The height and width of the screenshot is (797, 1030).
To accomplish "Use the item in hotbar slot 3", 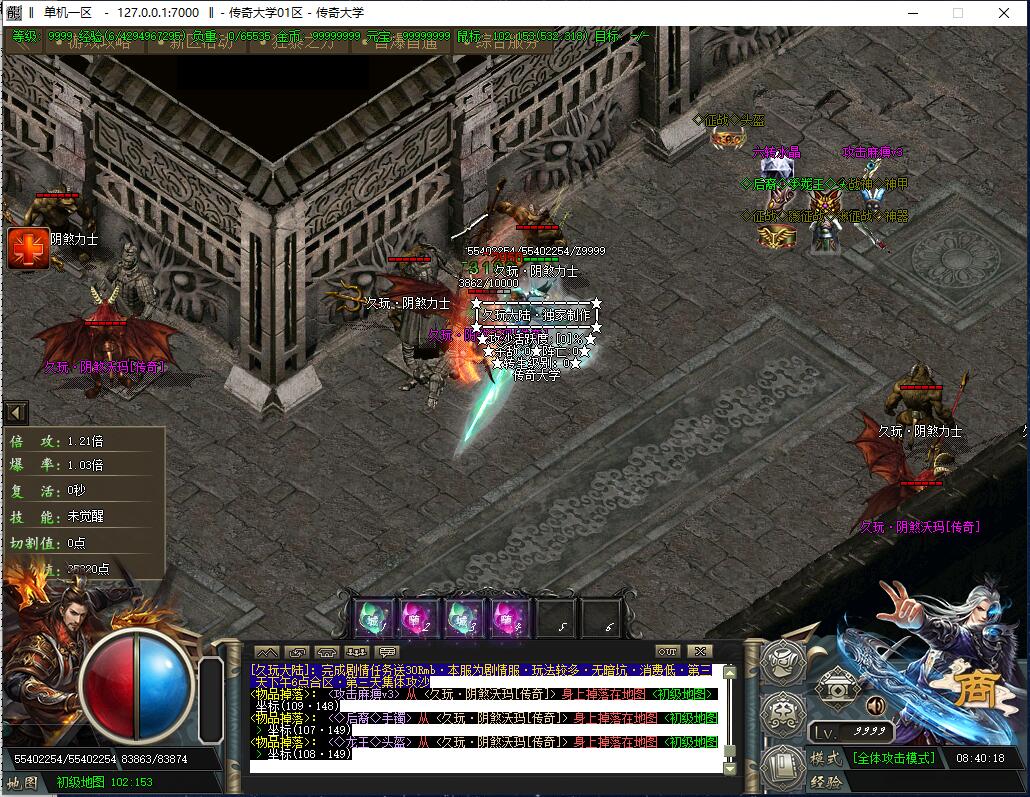I will click(463, 618).
